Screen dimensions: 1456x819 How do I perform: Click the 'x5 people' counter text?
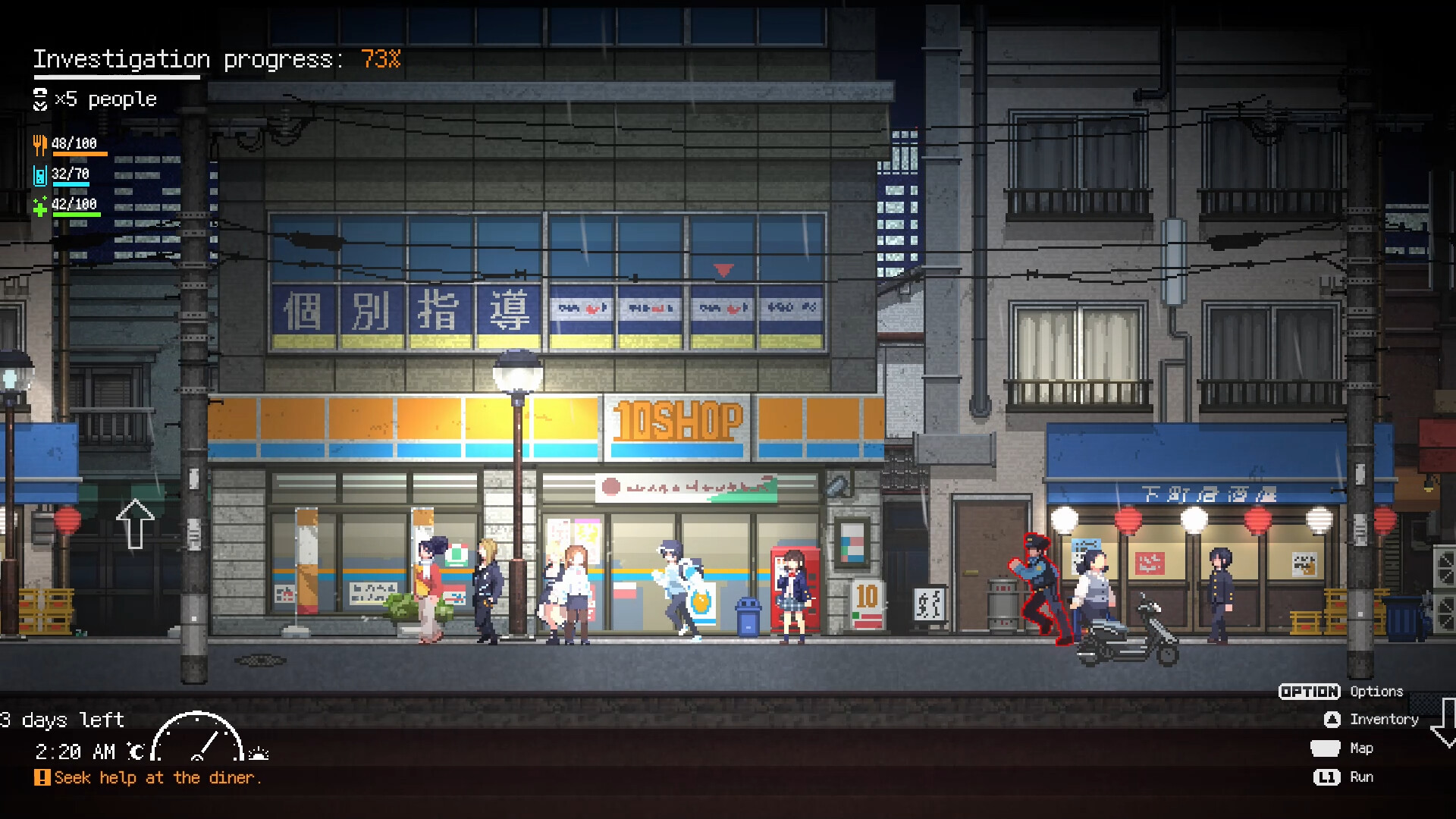point(106,99)
